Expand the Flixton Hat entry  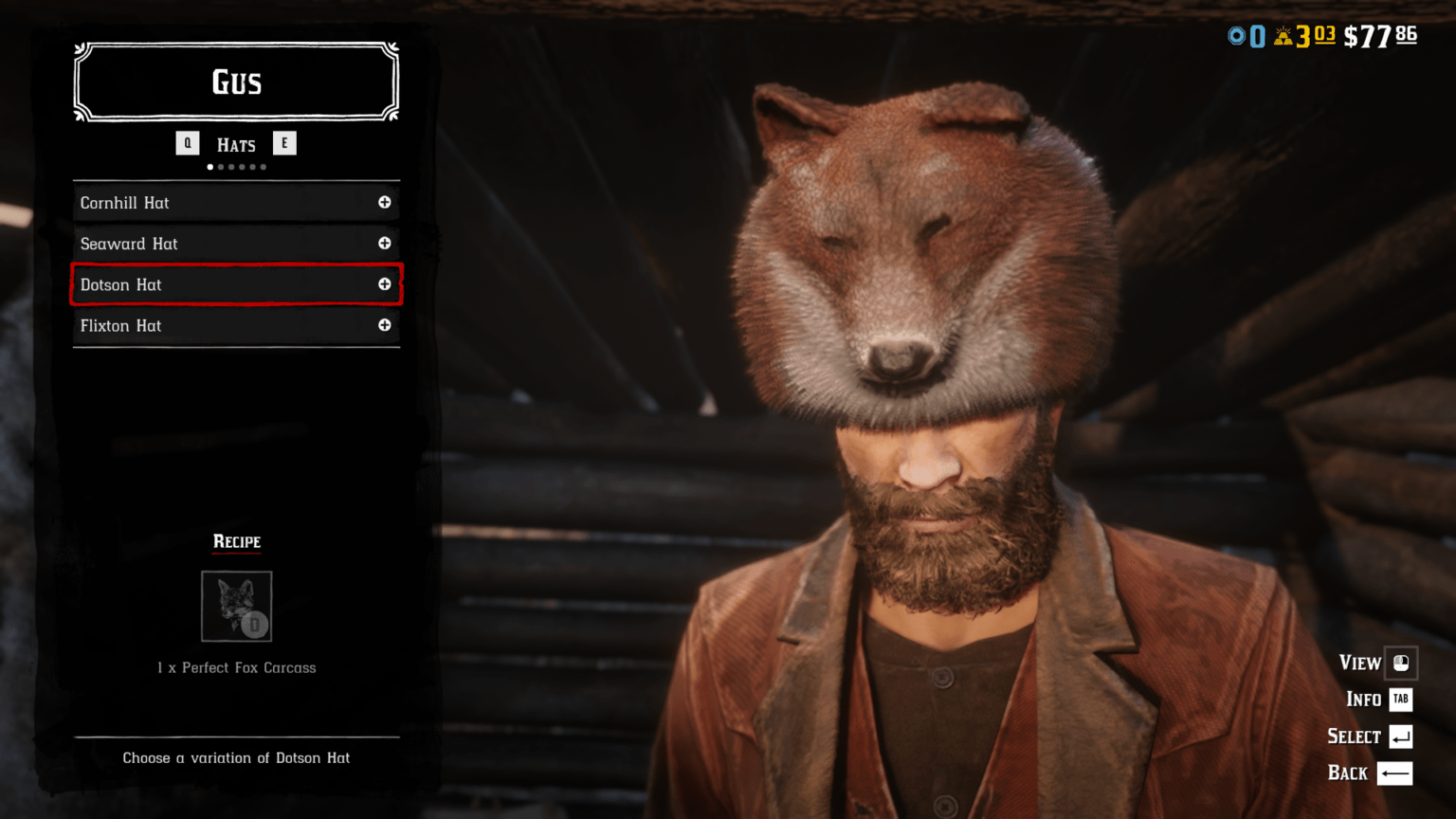pos(385,325)
